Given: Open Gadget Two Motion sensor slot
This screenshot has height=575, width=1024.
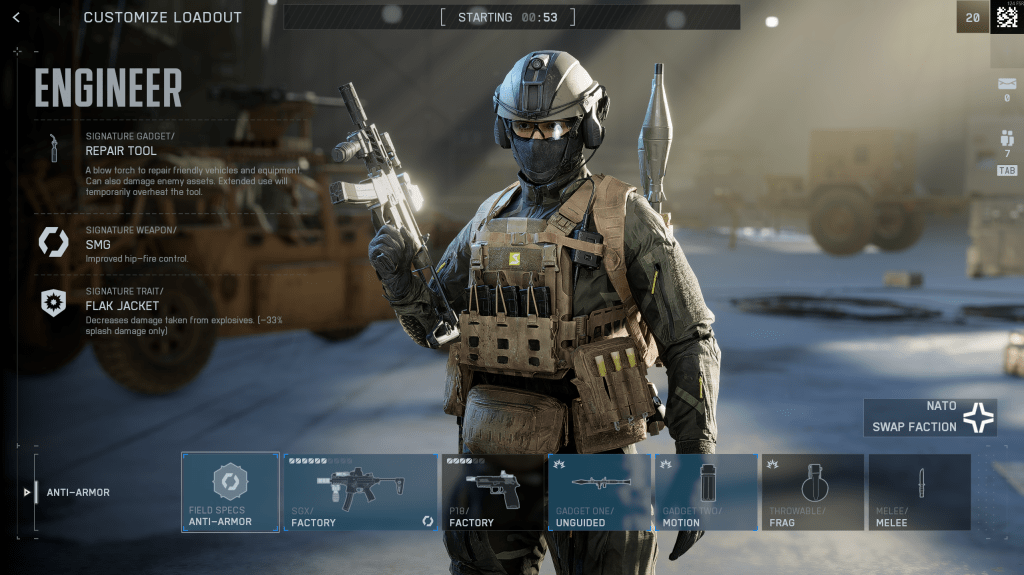Looking at the screenshot, I should [706, 492].
